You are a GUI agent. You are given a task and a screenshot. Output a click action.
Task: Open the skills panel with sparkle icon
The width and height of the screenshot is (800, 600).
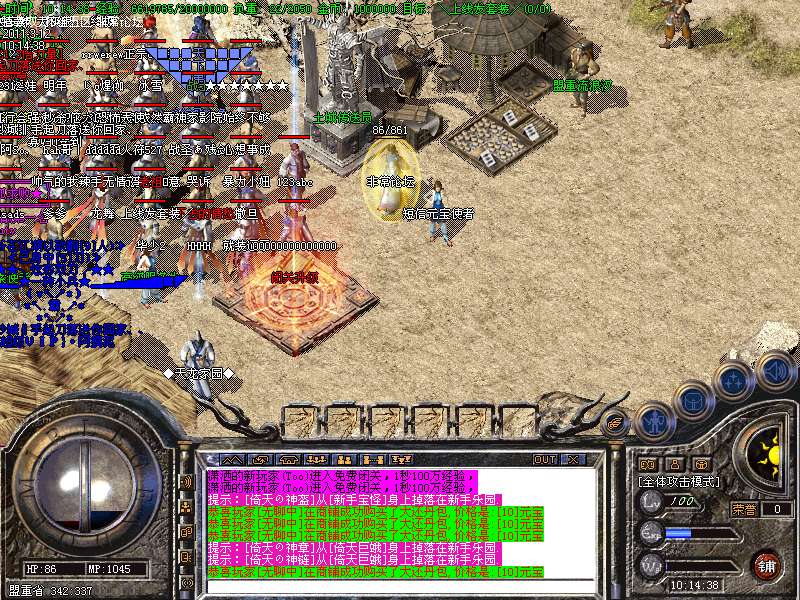(733, 380)
